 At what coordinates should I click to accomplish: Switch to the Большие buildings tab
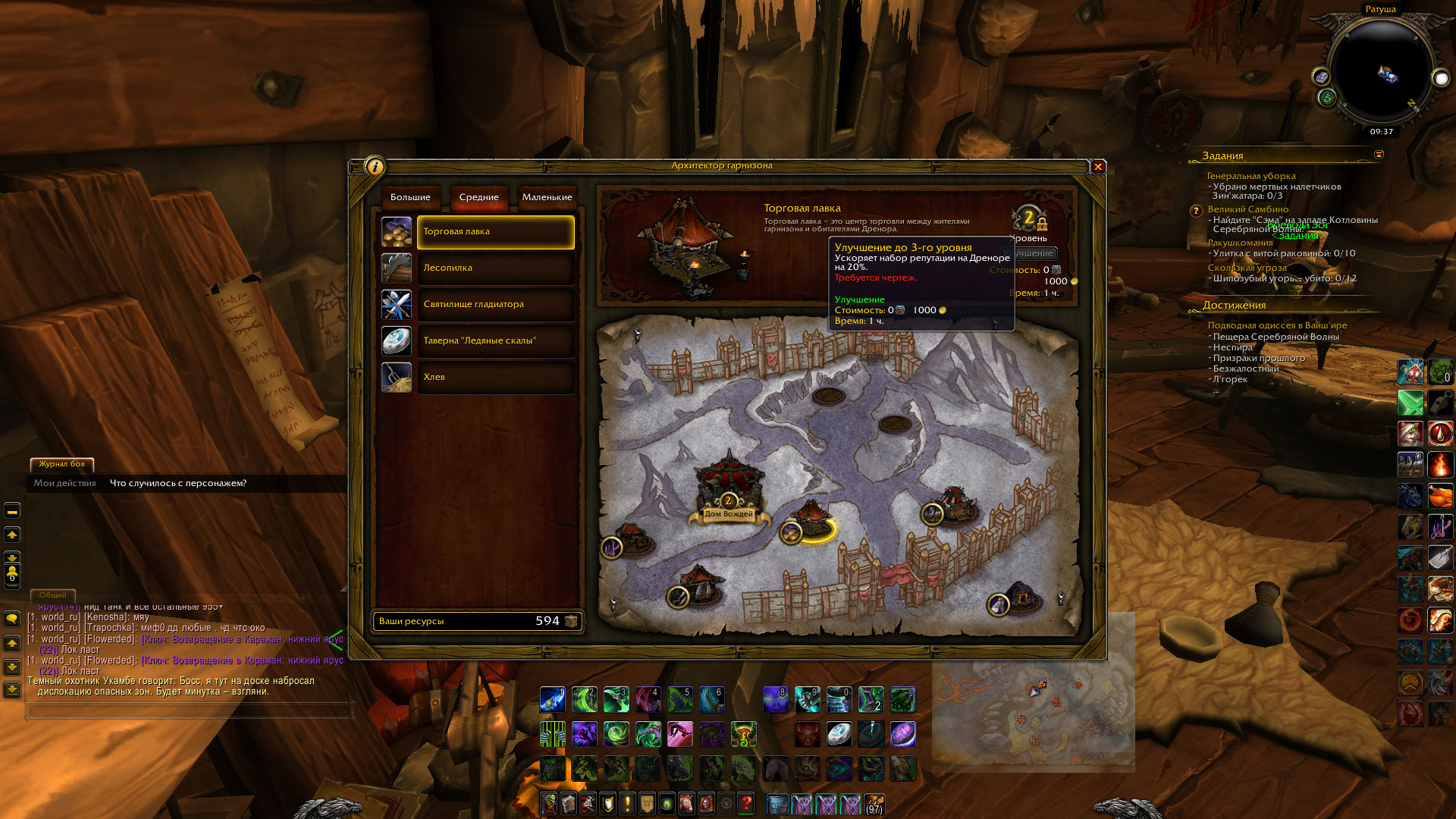(410, 197)
